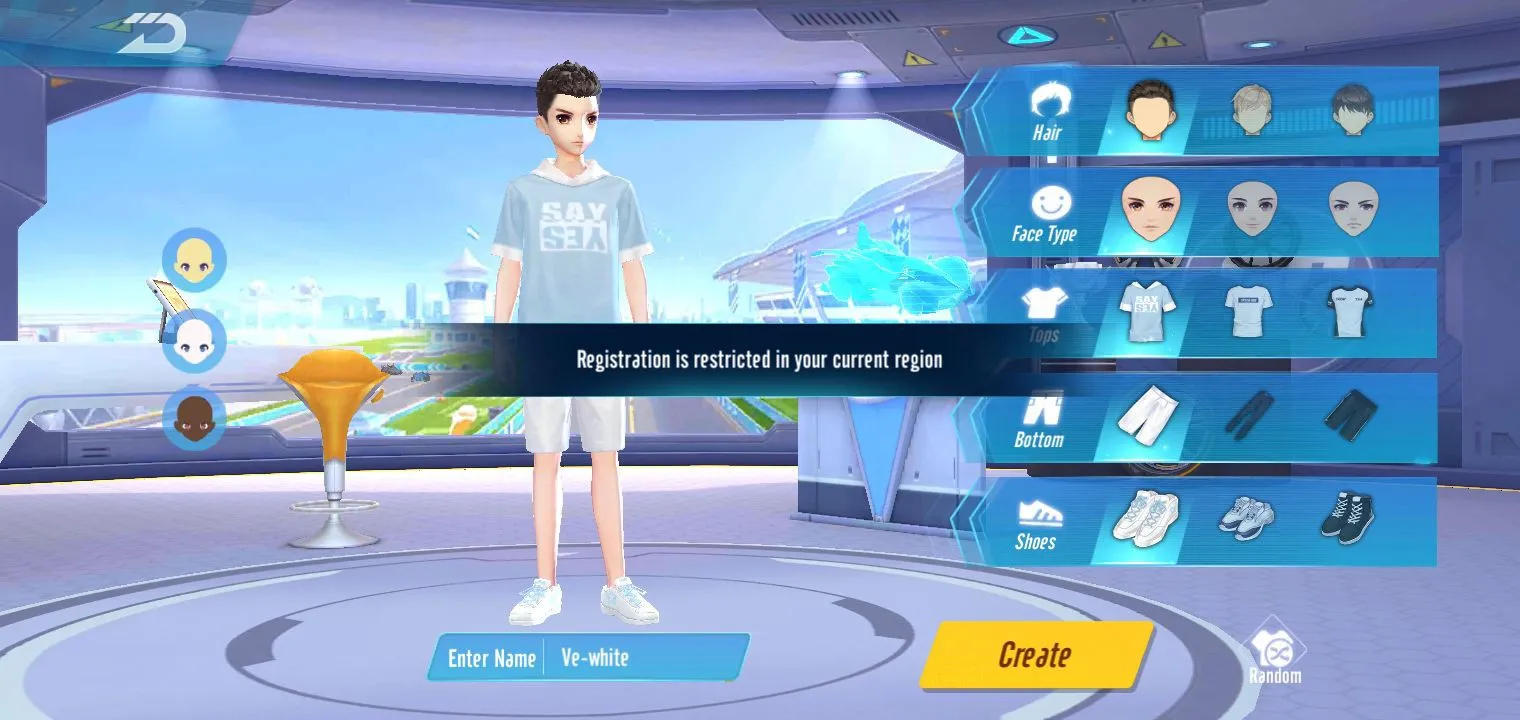Randomize the character with Random button
Viewport: 1520px width, 720px height.
(x=1275, y=656)
